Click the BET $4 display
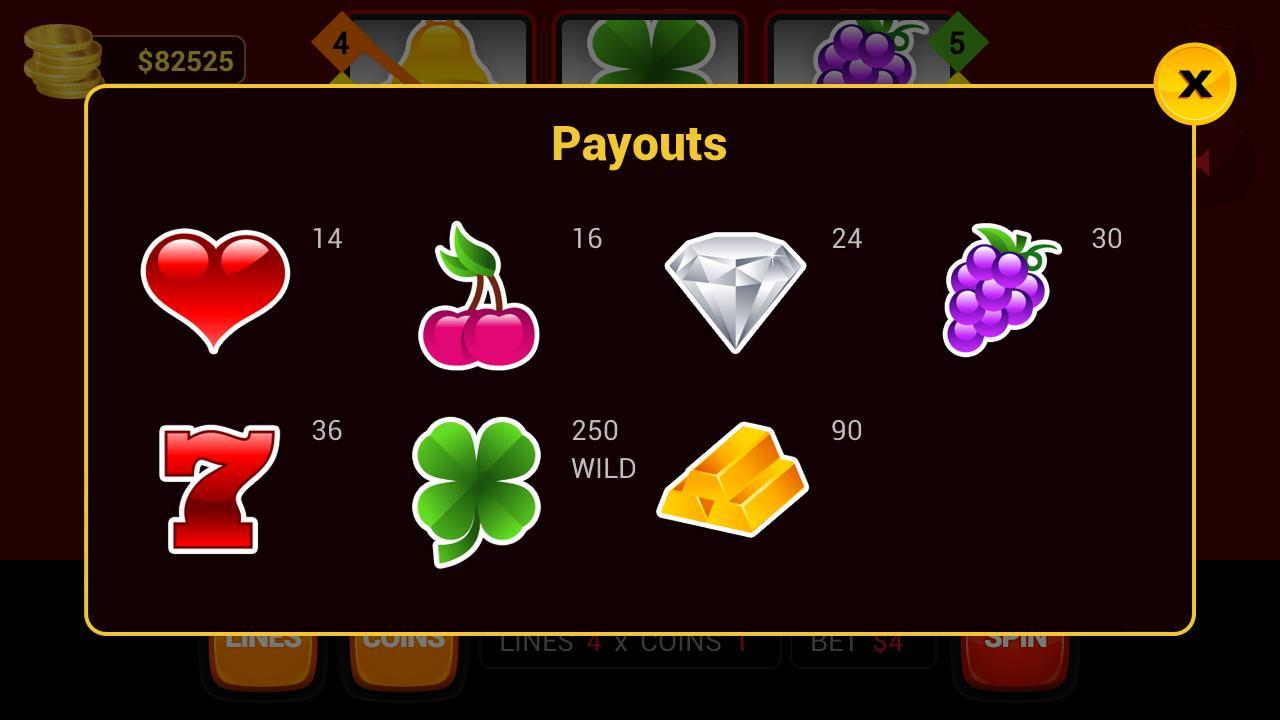The height and width of the screenshot is (720, 1280). pos(863,643)
